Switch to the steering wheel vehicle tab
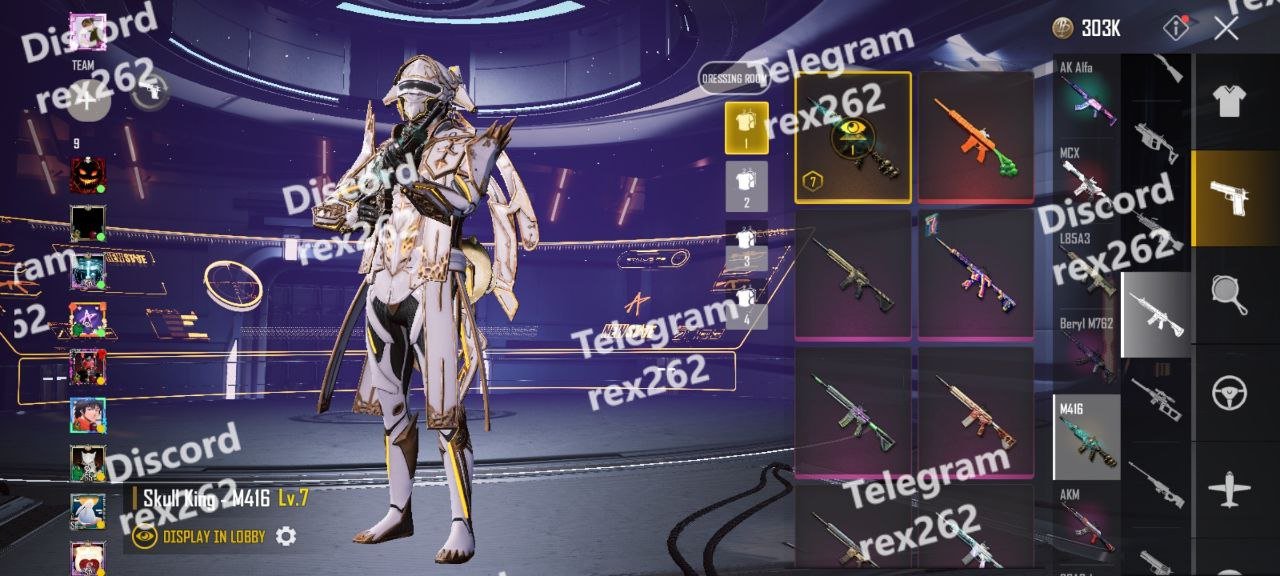 click(x=1229, y=393)
